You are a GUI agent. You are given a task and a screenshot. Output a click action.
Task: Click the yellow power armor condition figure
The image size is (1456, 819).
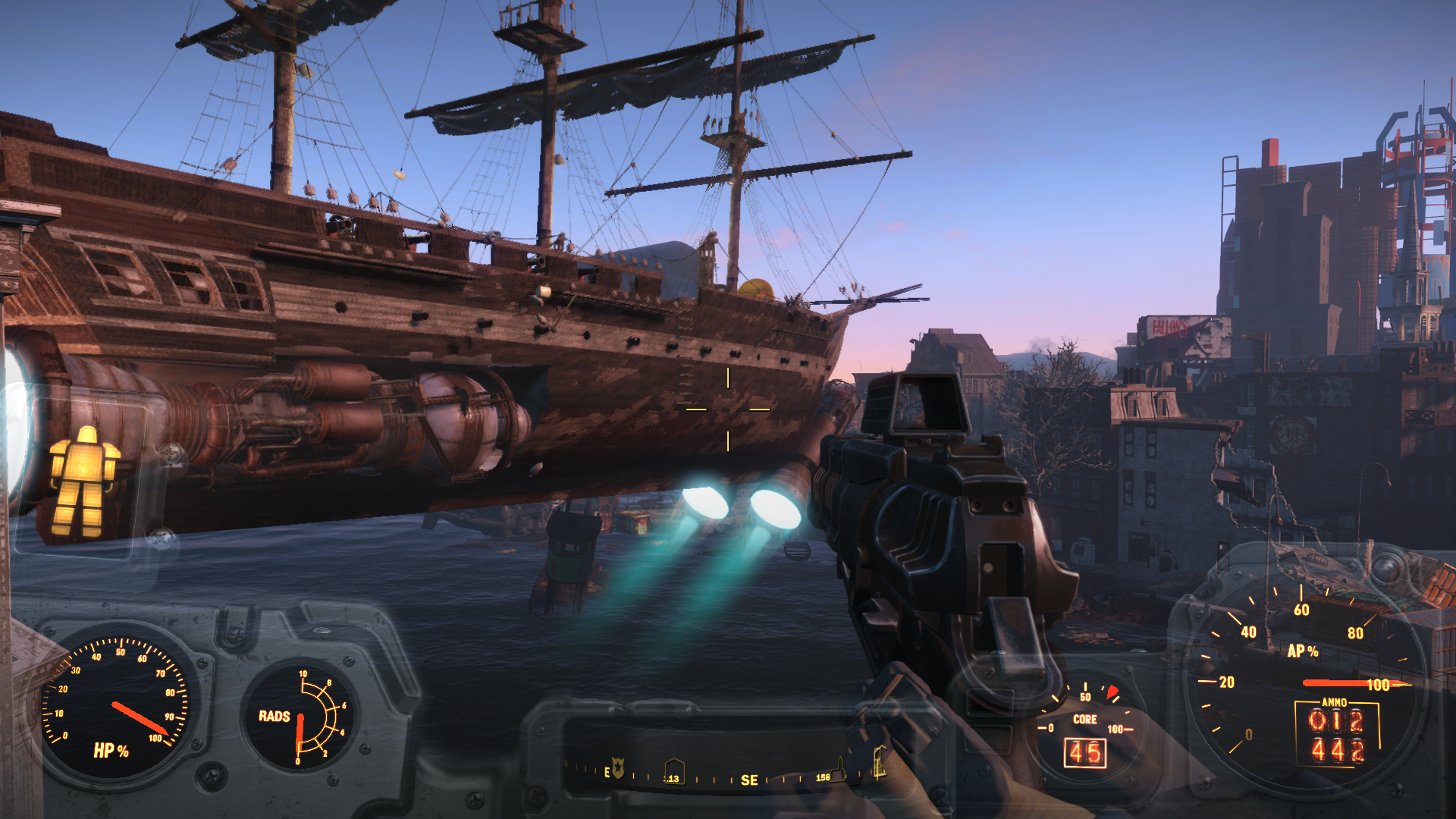(84, 481)
